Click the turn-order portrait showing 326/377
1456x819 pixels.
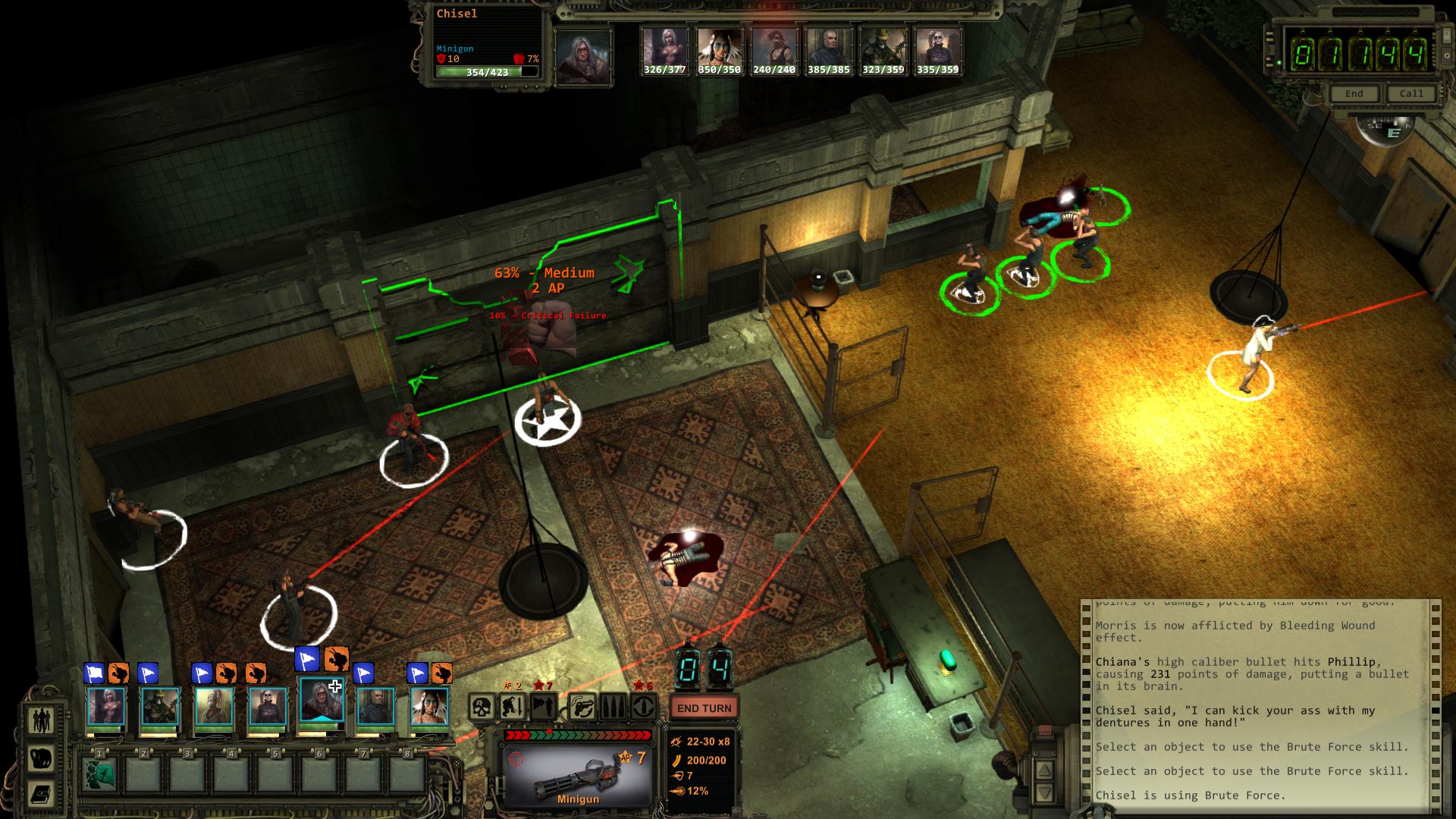tap(664, 51)
